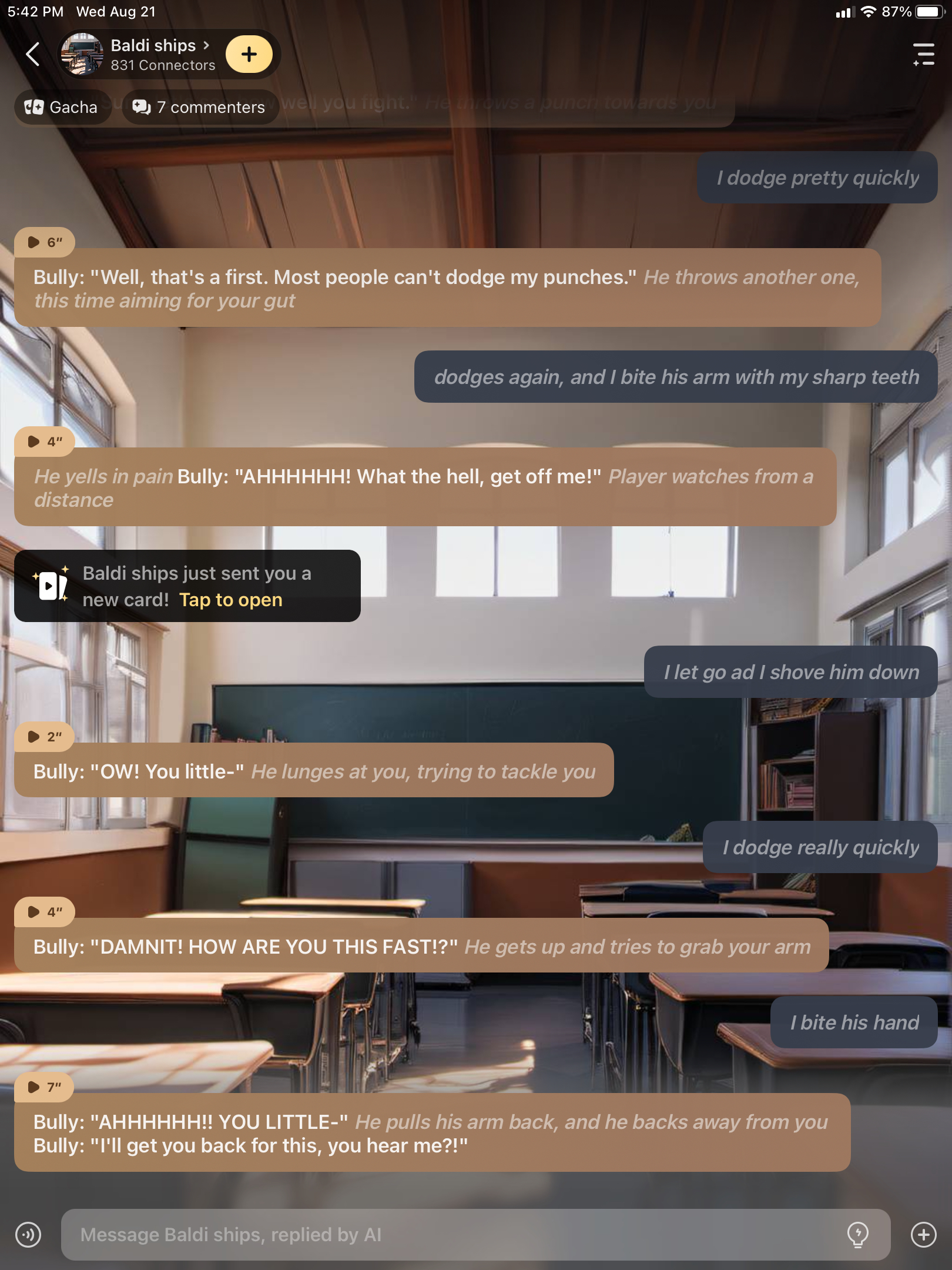
Task: Select the 'I bite his hand' message
Action: [854, 1022]
